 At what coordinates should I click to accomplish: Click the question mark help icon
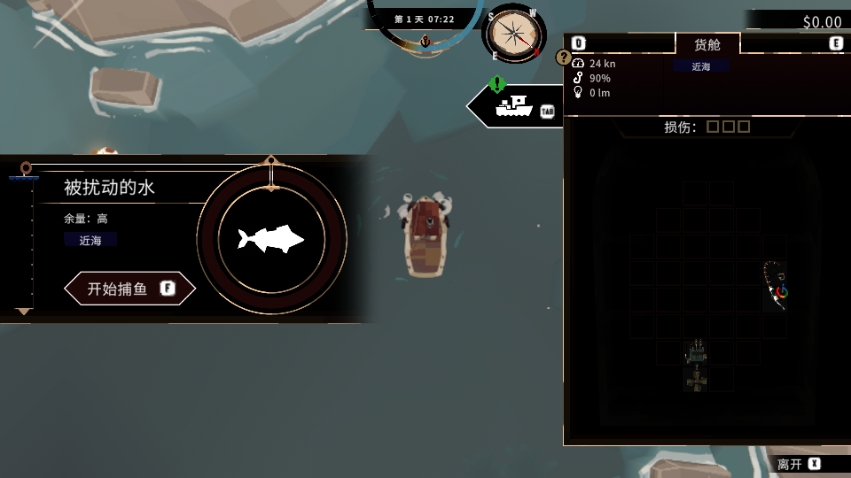click(563, 57)
